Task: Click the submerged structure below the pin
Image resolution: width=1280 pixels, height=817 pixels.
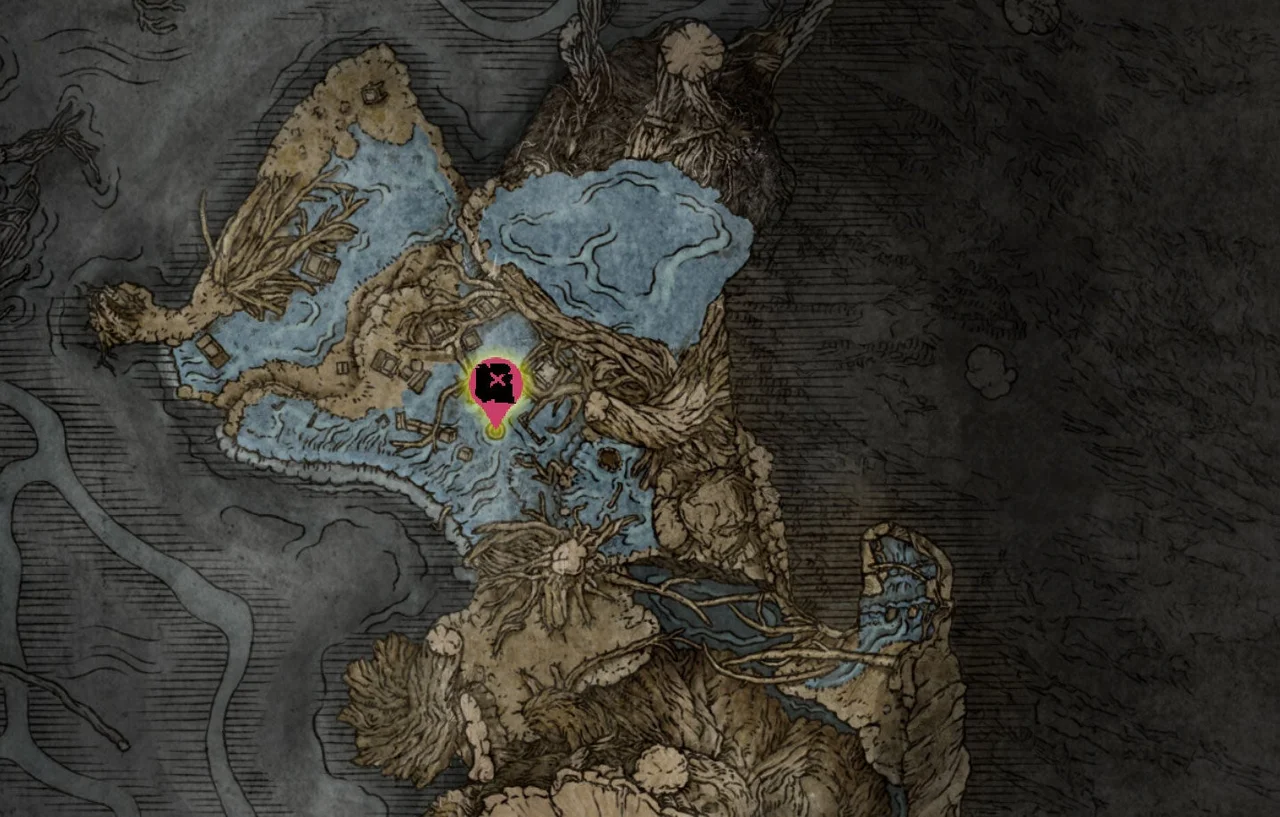Action: tap(465, 455)
